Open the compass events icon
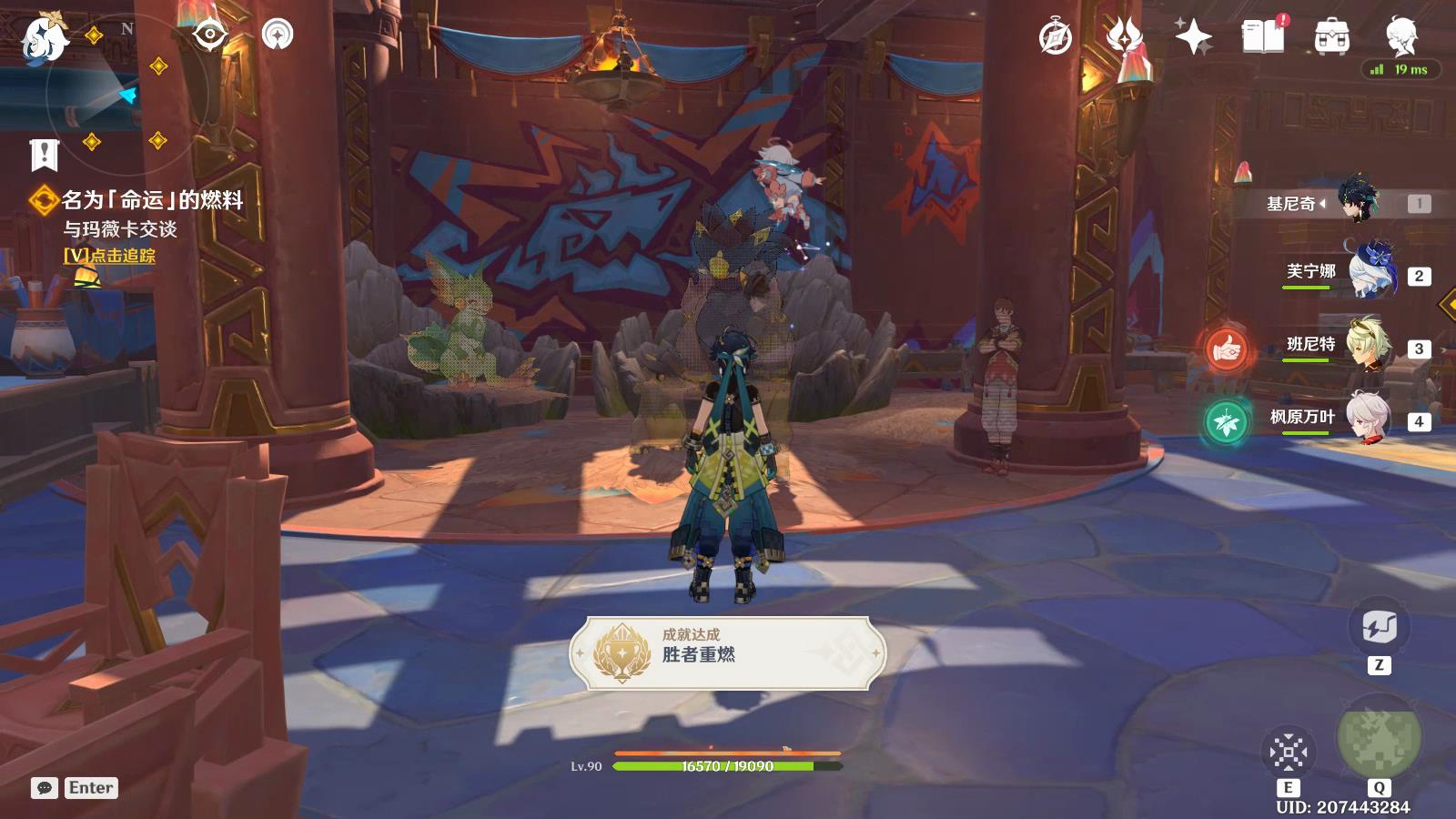Screen dimensions: 1456x819 coord(1056,37)
